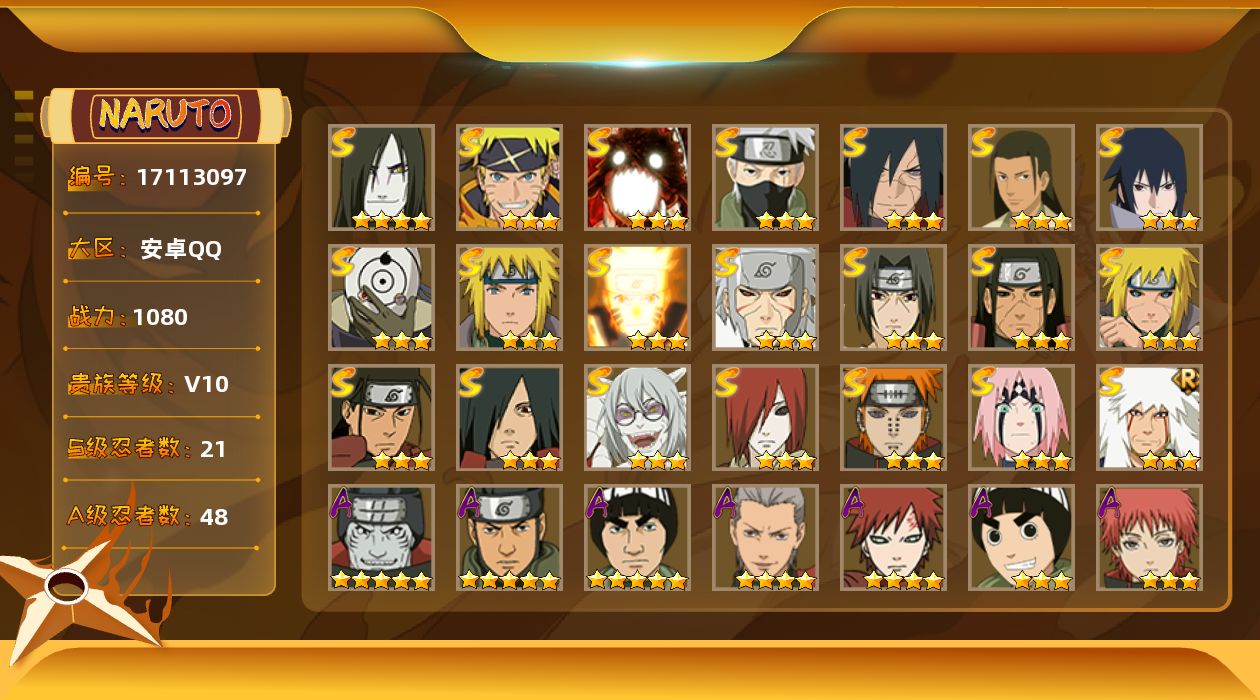Choose the Asuma portrait
1260x700 pixels.
(509, 537)
